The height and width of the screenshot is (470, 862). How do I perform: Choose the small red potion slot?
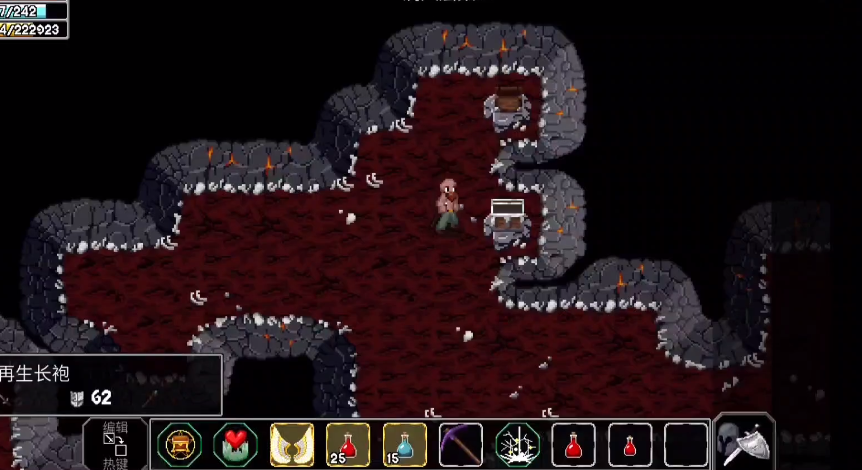coord(630,445)
